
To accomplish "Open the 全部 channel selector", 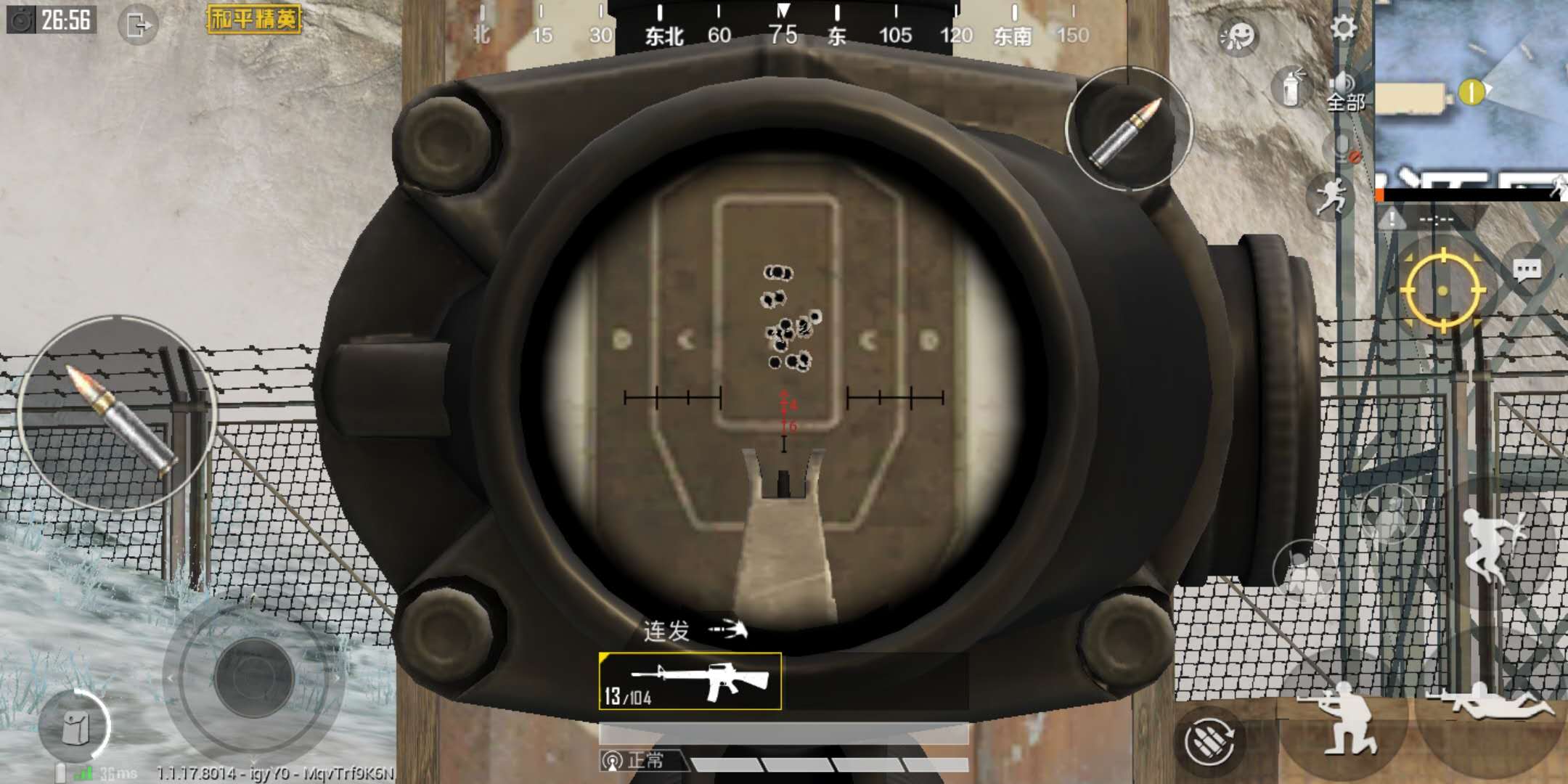I will pos(1345,102).
